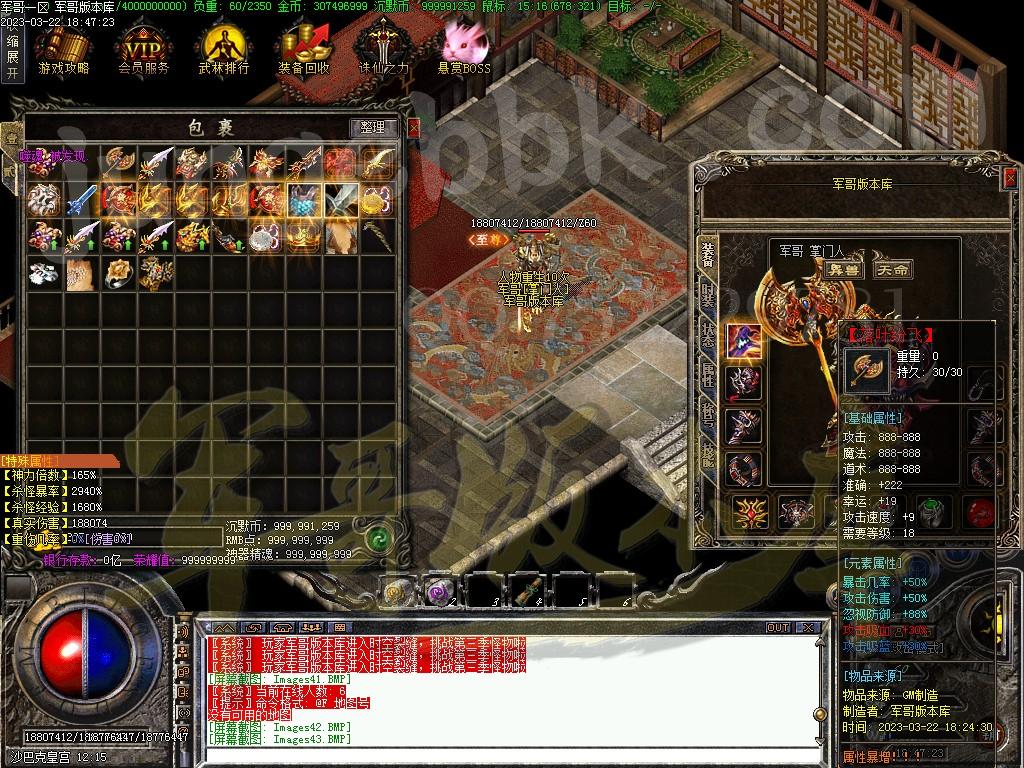Click the 整理 sort button in the bag
1024x768 pixels.
(372, 128)
